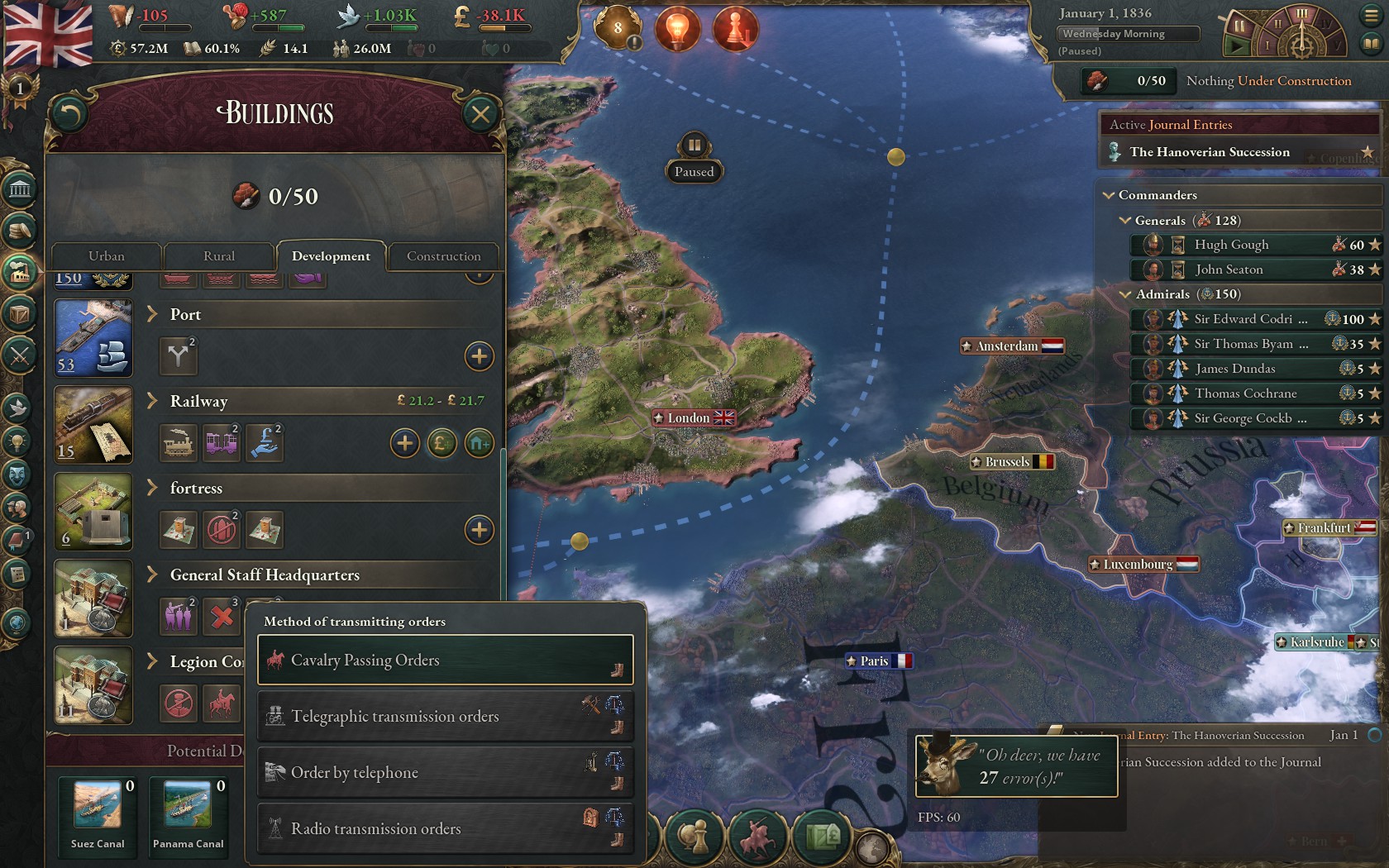Add a new fortress building
The height and width of the screenshot is (868, 1389).
pyautogui.click(x=479, y=530)
